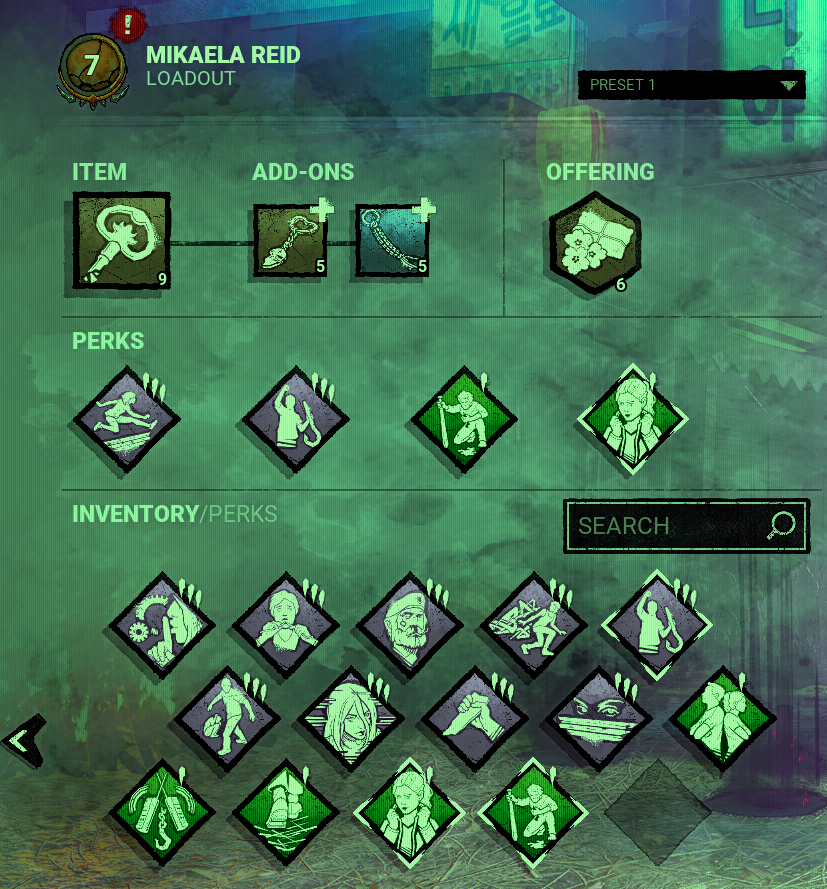Open the Preset 1 dropdown

pyautogui.click(x=691, y=85)
